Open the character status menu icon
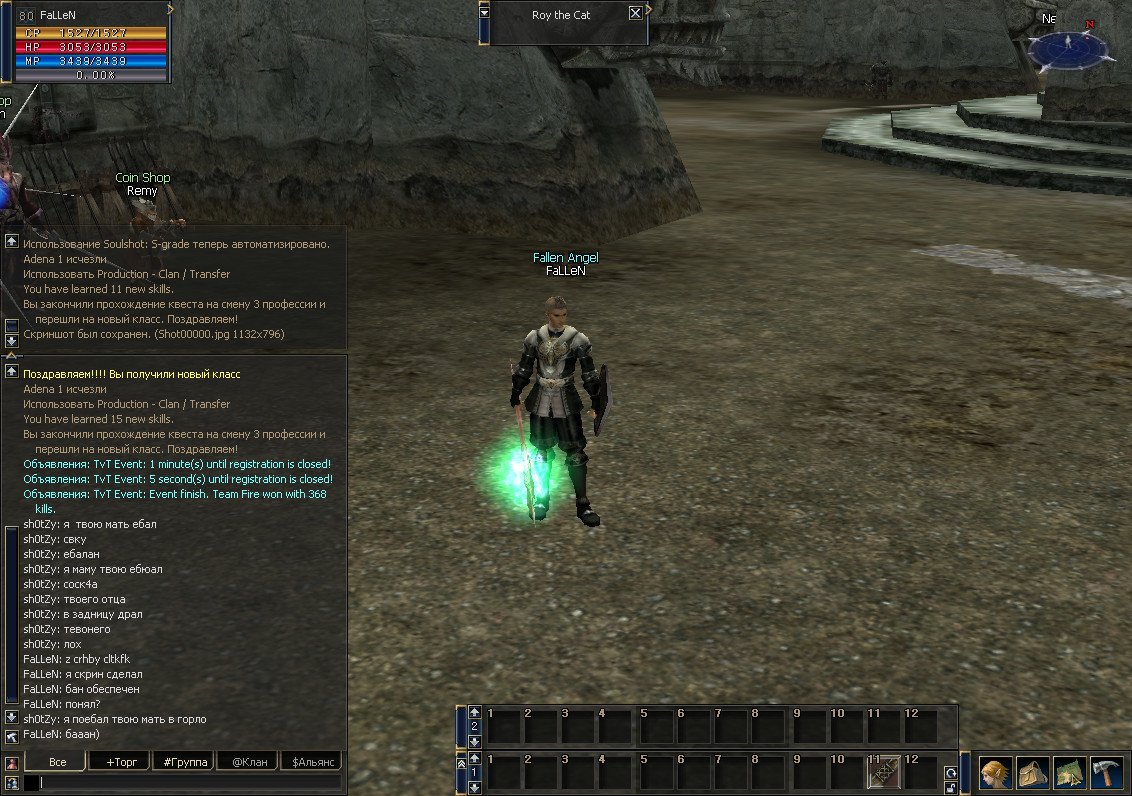Image resolution: width=1132 pixels, height=796 pixels. [995, 773]
